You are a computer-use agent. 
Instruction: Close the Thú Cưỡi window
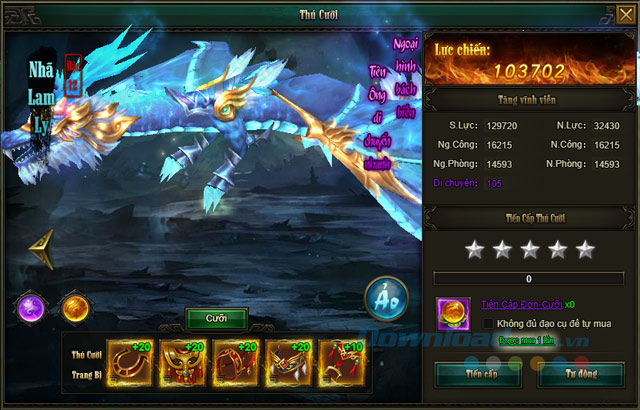pyautogui.click(x=625, y=13)
